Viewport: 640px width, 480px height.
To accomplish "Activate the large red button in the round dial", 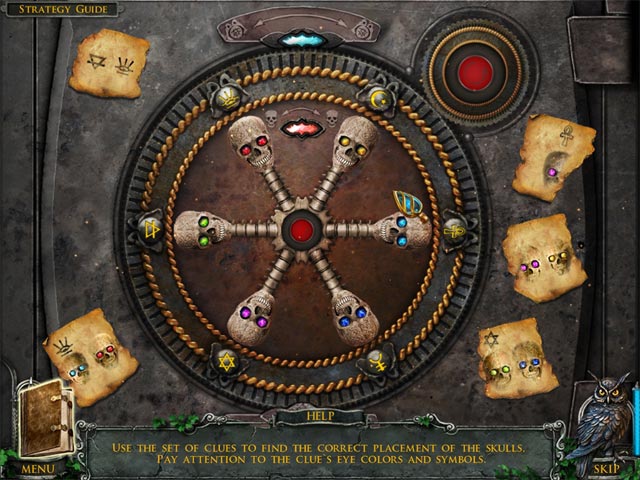I will pos(476,71).
